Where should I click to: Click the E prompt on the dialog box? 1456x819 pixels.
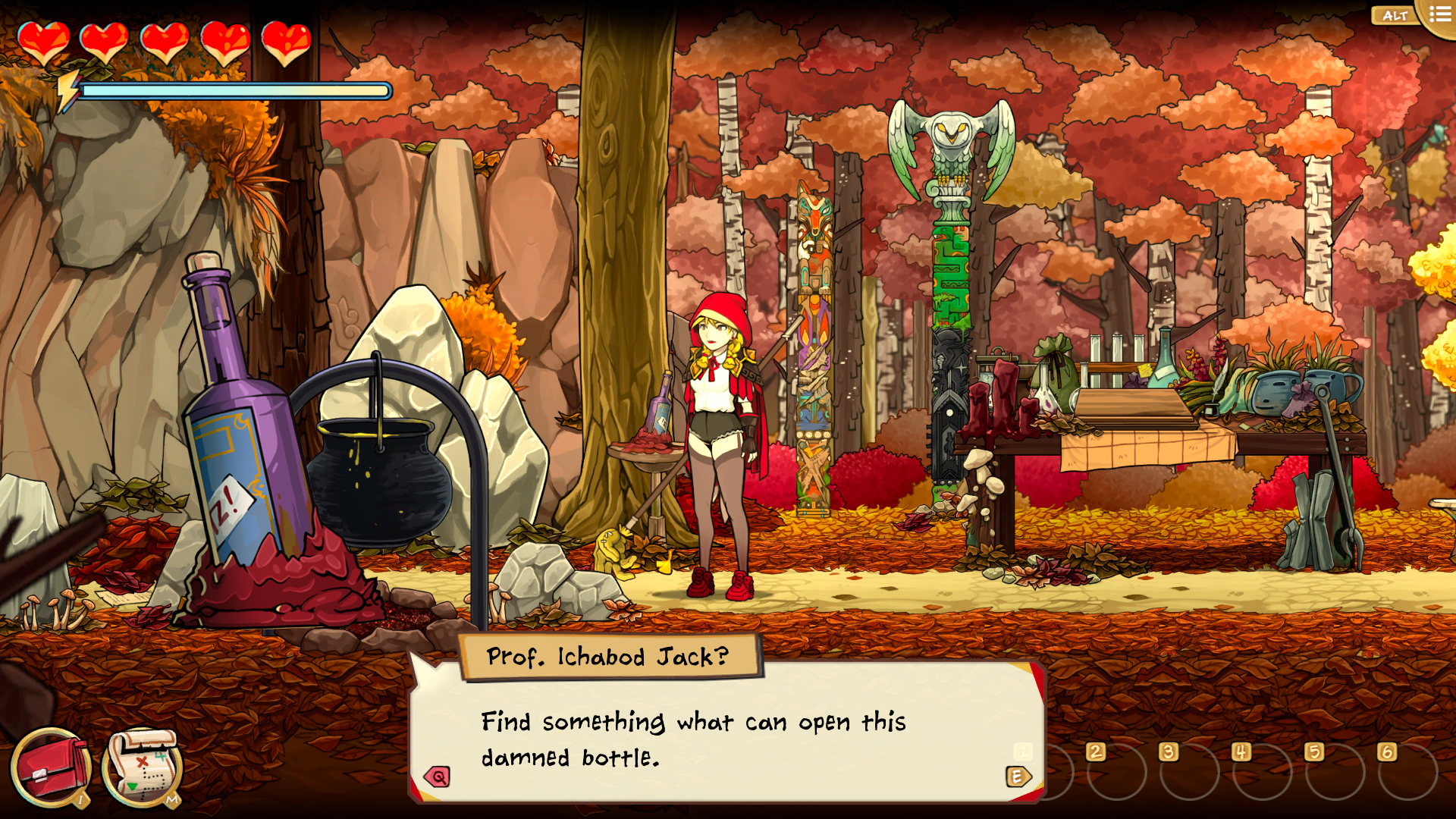click(1018, 775)
